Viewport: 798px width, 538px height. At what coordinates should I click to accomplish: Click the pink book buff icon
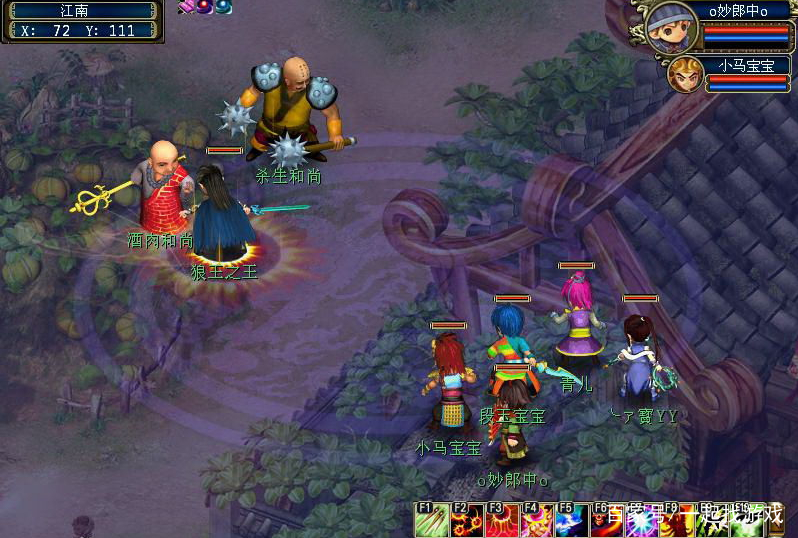pyautogui.click(x=186, y=7)
